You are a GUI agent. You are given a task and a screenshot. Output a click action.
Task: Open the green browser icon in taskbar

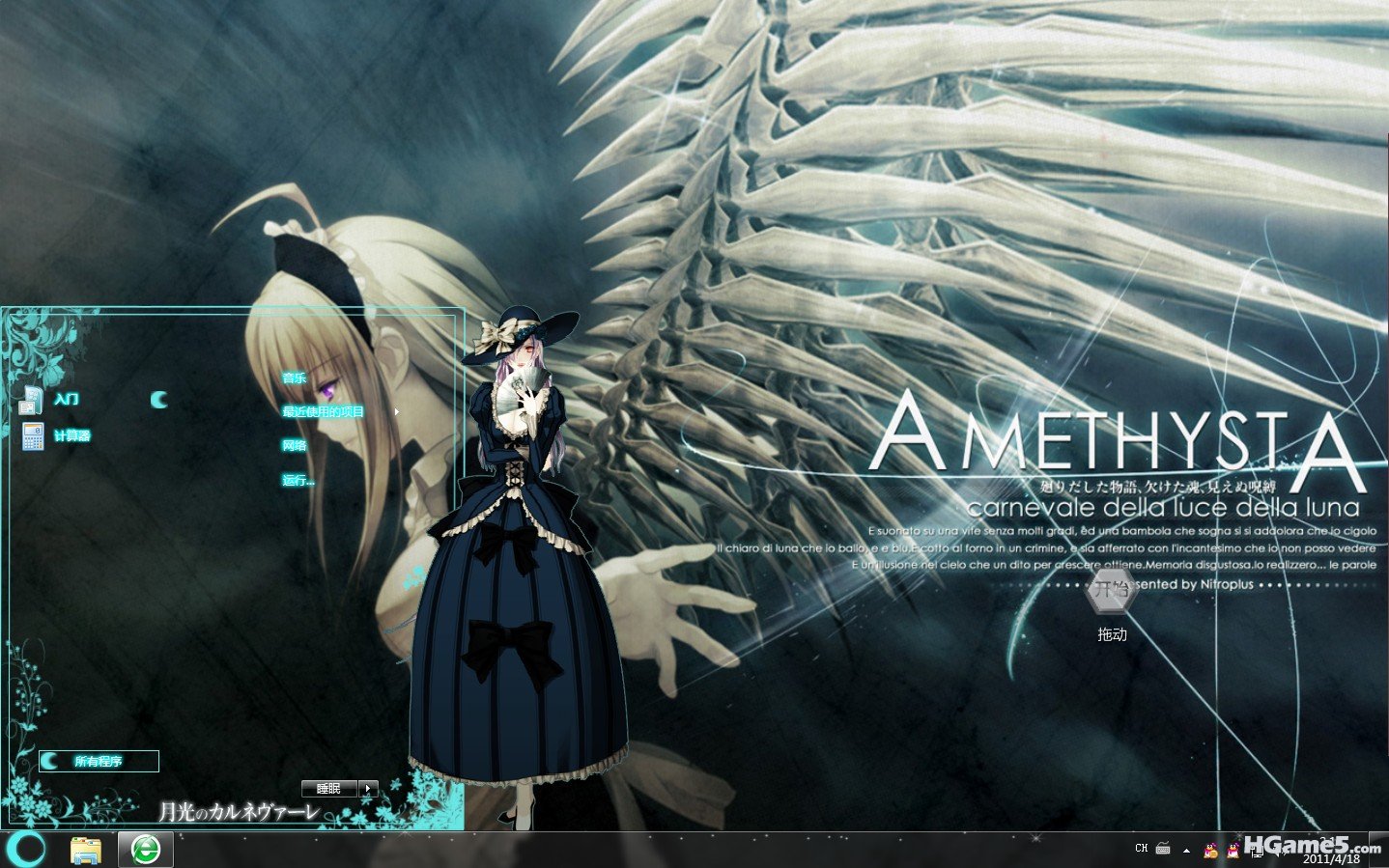pyautogui.click(x=146, y=850)
